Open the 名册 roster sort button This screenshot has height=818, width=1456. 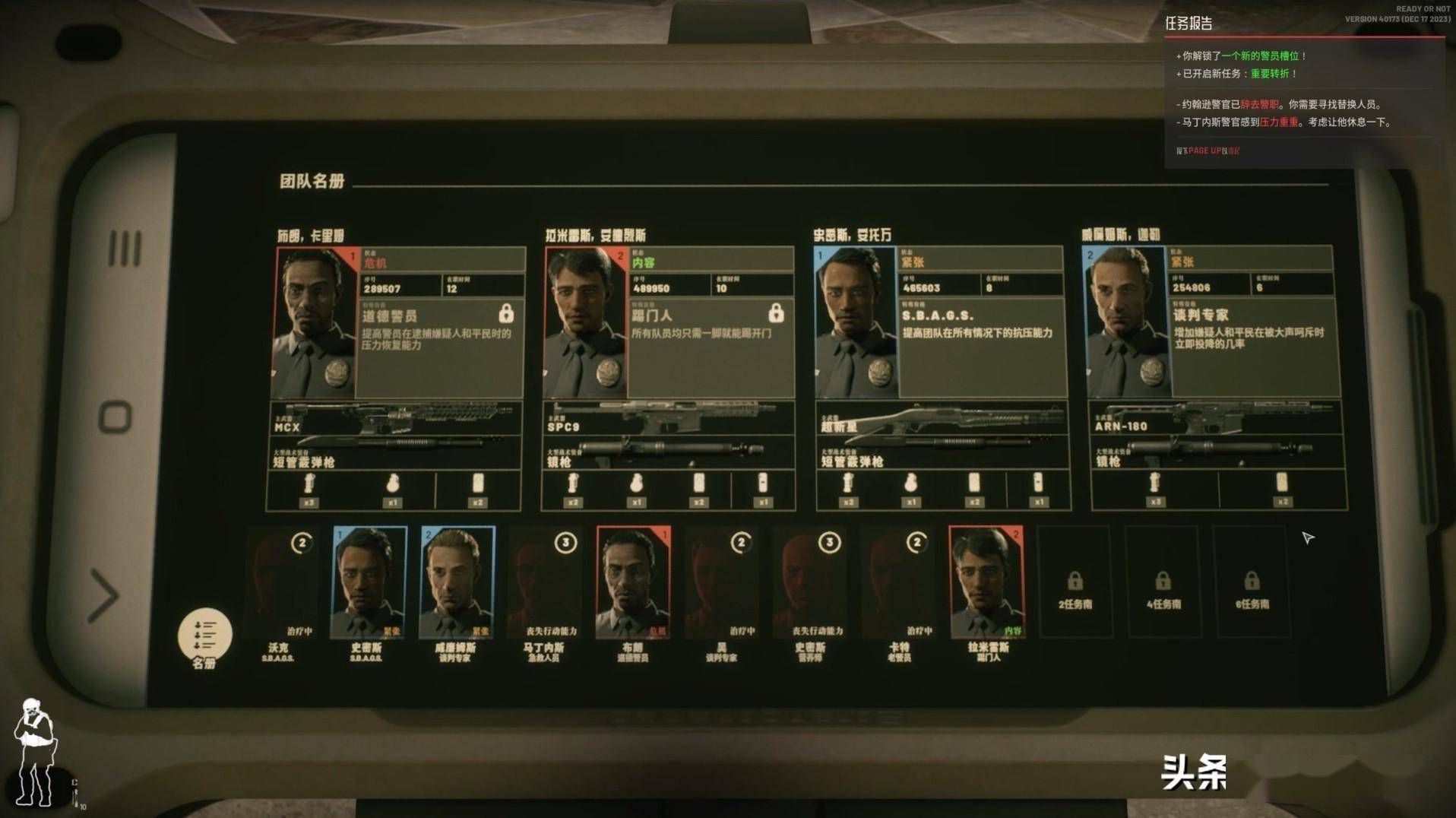click(x=204, y=636)
